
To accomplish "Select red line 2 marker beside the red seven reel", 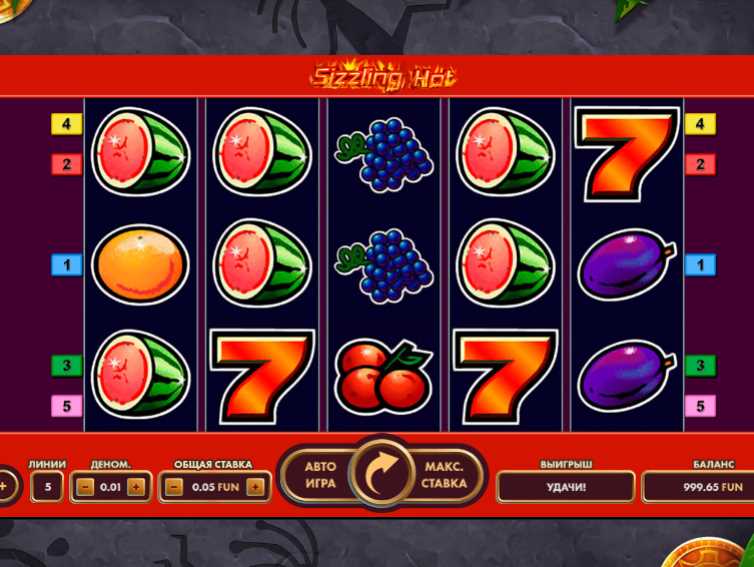I will pos(700,164).
